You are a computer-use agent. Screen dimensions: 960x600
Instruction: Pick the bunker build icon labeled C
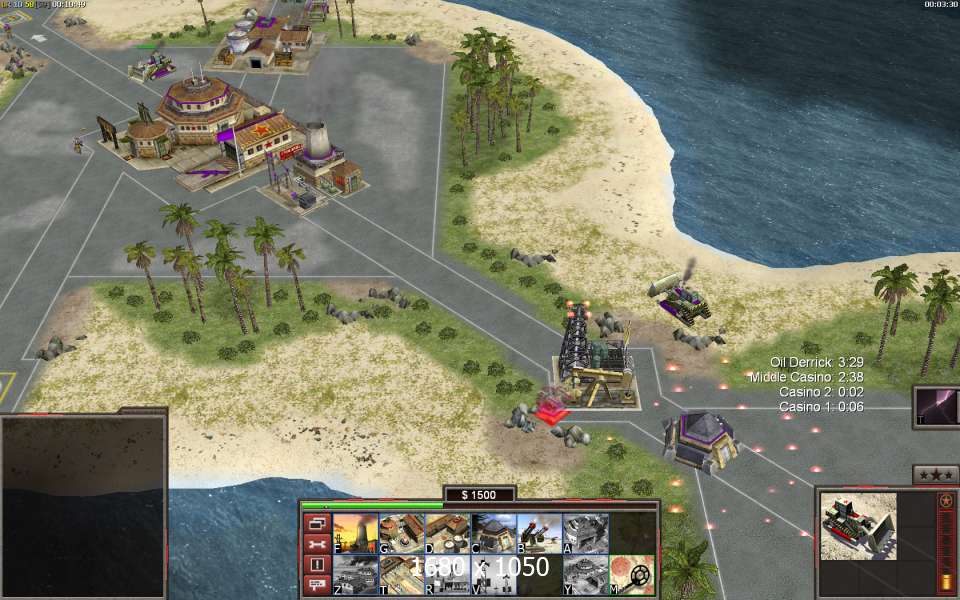pyautogui.click(x=493, y=533)
